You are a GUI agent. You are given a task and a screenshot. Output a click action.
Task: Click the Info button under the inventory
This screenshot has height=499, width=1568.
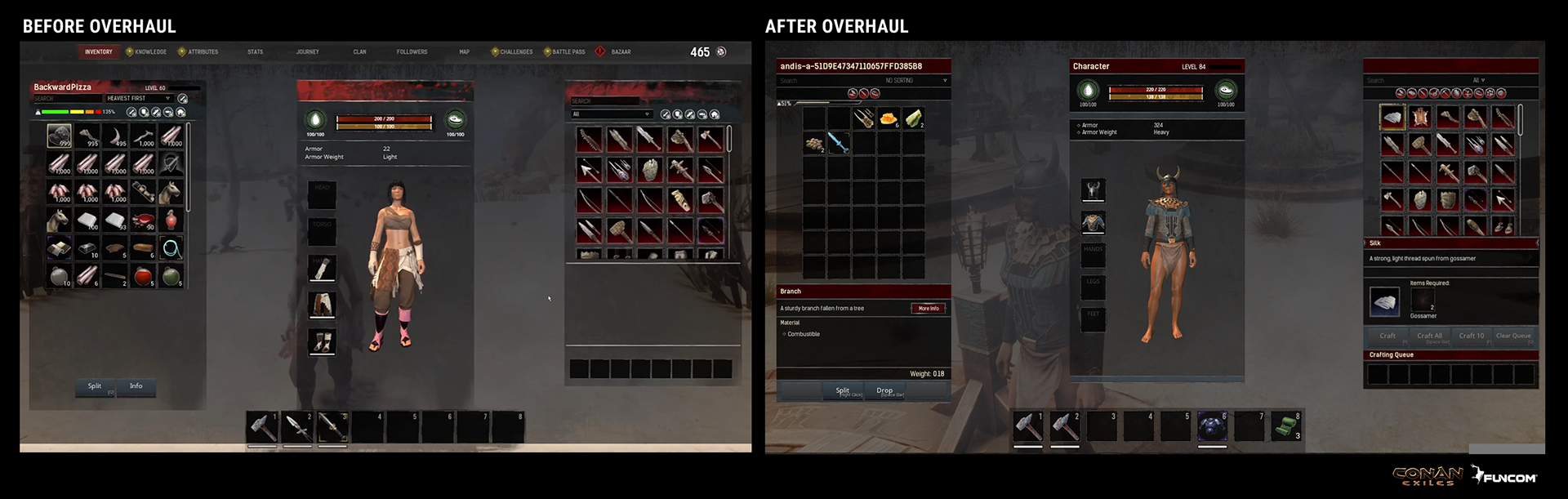pyautogui.click(x=136, y=386)
